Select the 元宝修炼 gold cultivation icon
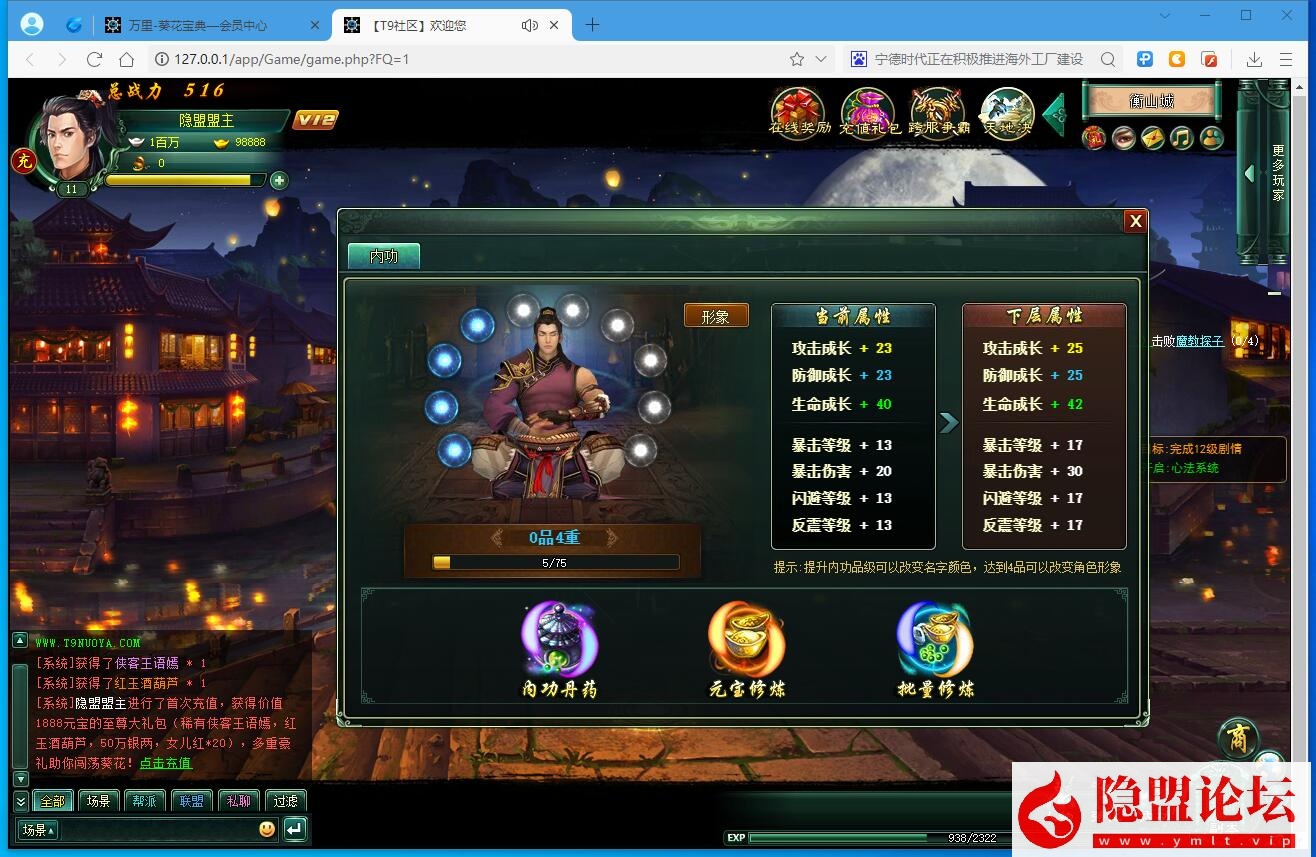Viewport: 1316px width, 857px height. (x=745, y=637)
